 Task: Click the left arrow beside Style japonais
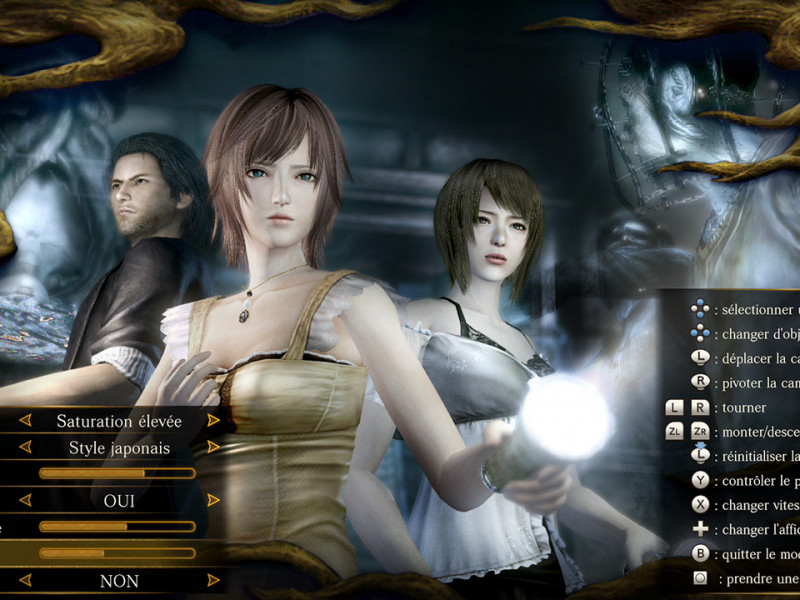tap(26, 447)
